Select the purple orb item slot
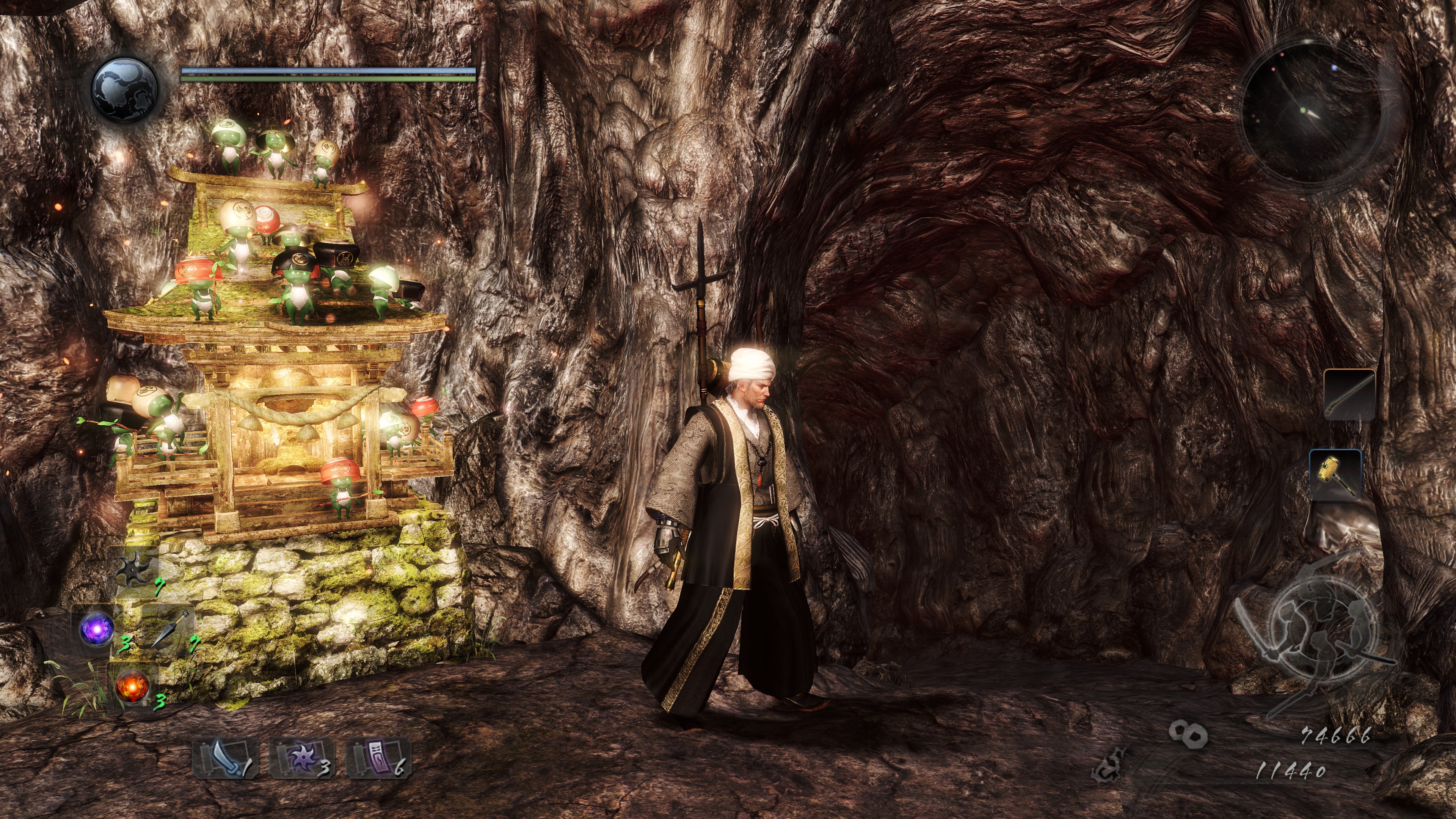The height and width of the screenshot is (819, 1456). [x=97, y=629]
